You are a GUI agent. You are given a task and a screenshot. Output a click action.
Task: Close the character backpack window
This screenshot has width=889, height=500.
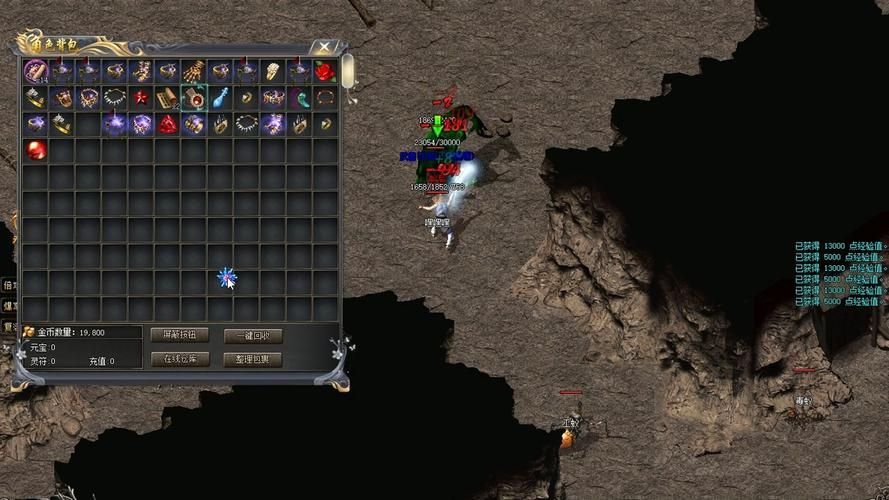[324, 46]
